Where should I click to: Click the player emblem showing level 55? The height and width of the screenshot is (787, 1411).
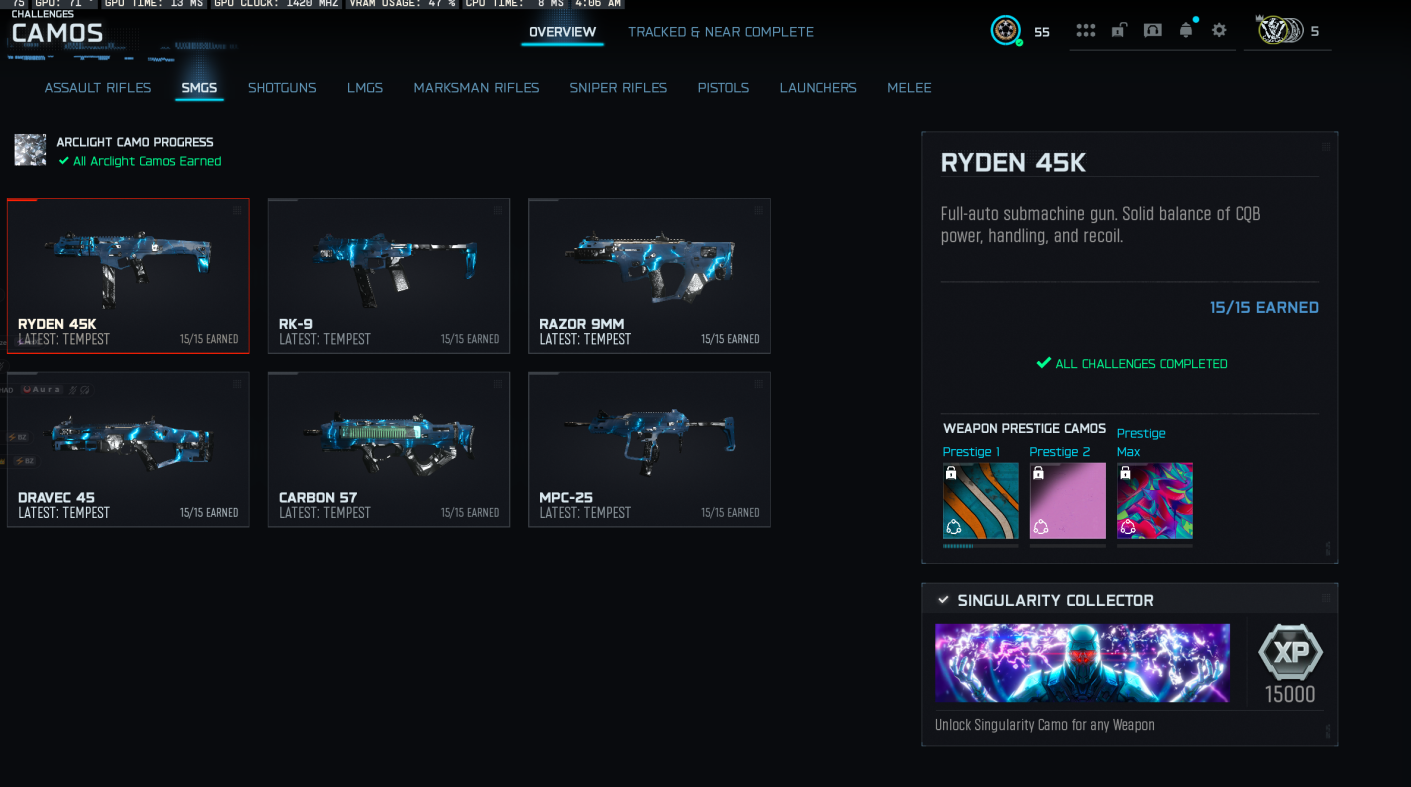[1006, 31]
